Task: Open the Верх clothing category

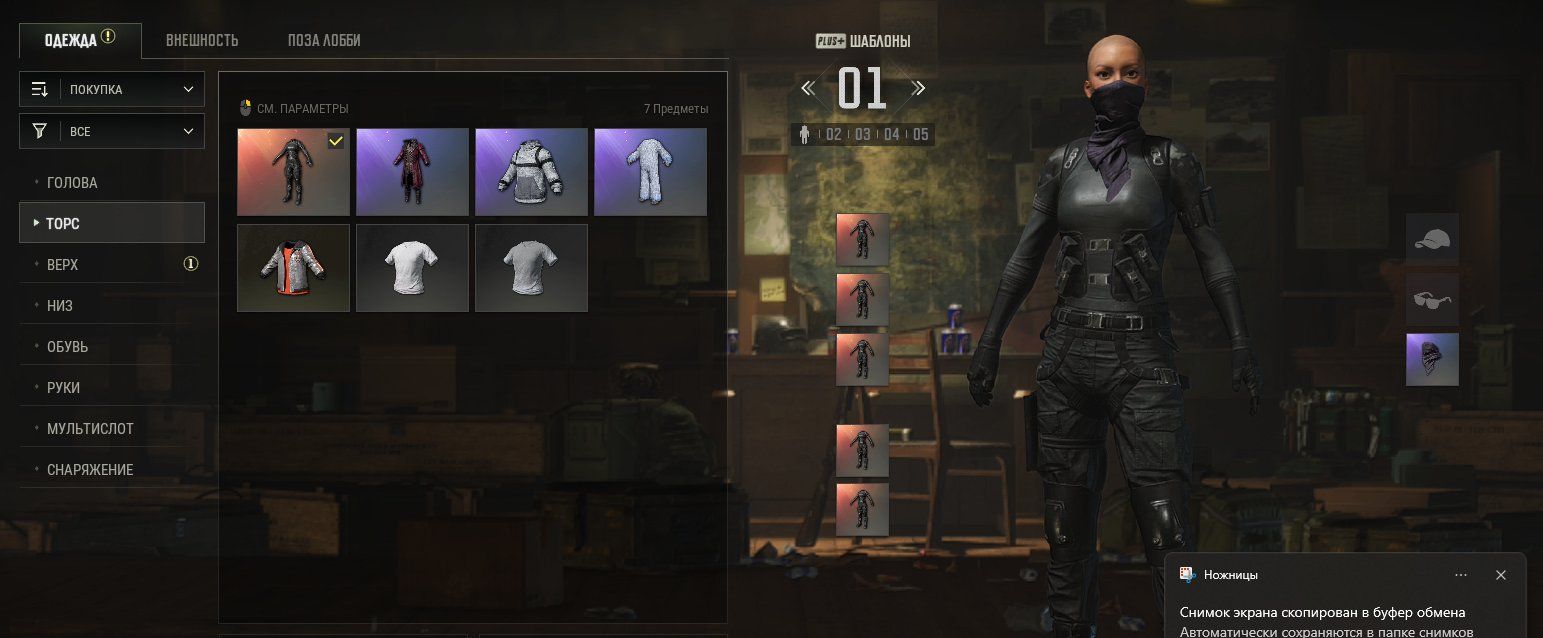Action: [62, 265]
